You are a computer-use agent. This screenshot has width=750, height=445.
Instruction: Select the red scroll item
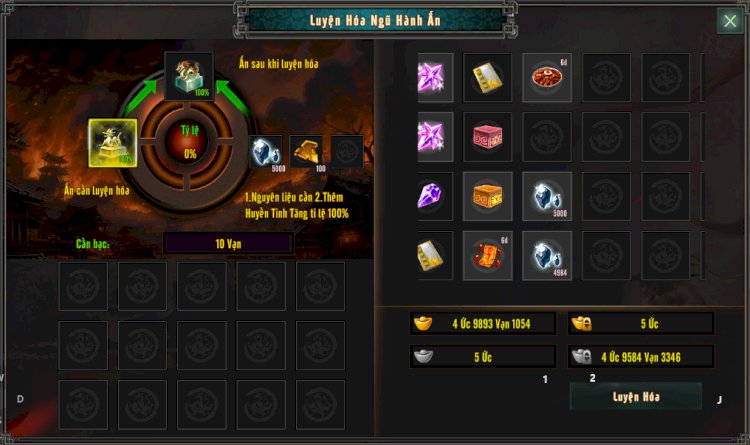(x=488, y=256)
